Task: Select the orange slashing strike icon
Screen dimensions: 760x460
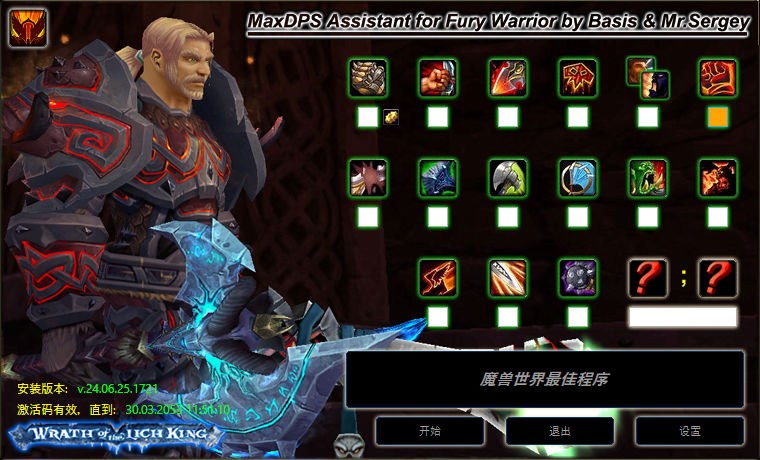Action: pos(438,277)
